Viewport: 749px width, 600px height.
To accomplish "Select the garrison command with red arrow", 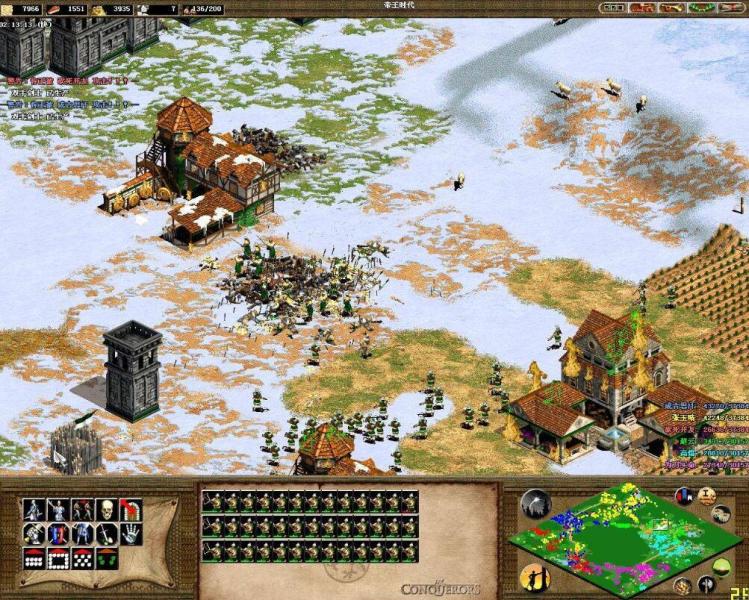I will tap(131, 510).
